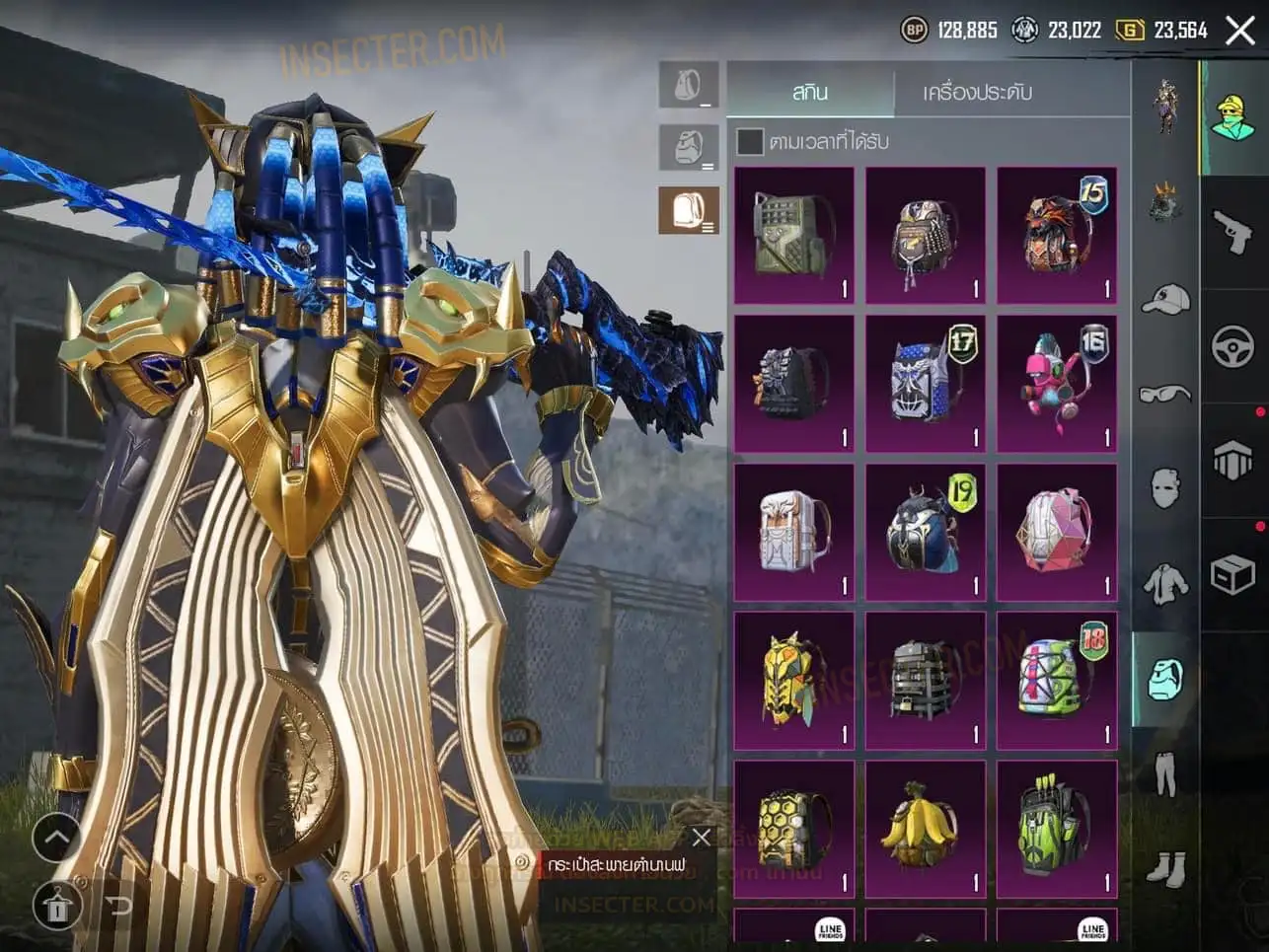Show the cap headwear category
Screen dimensions: 1269x952
click(x=1165, y=299)
